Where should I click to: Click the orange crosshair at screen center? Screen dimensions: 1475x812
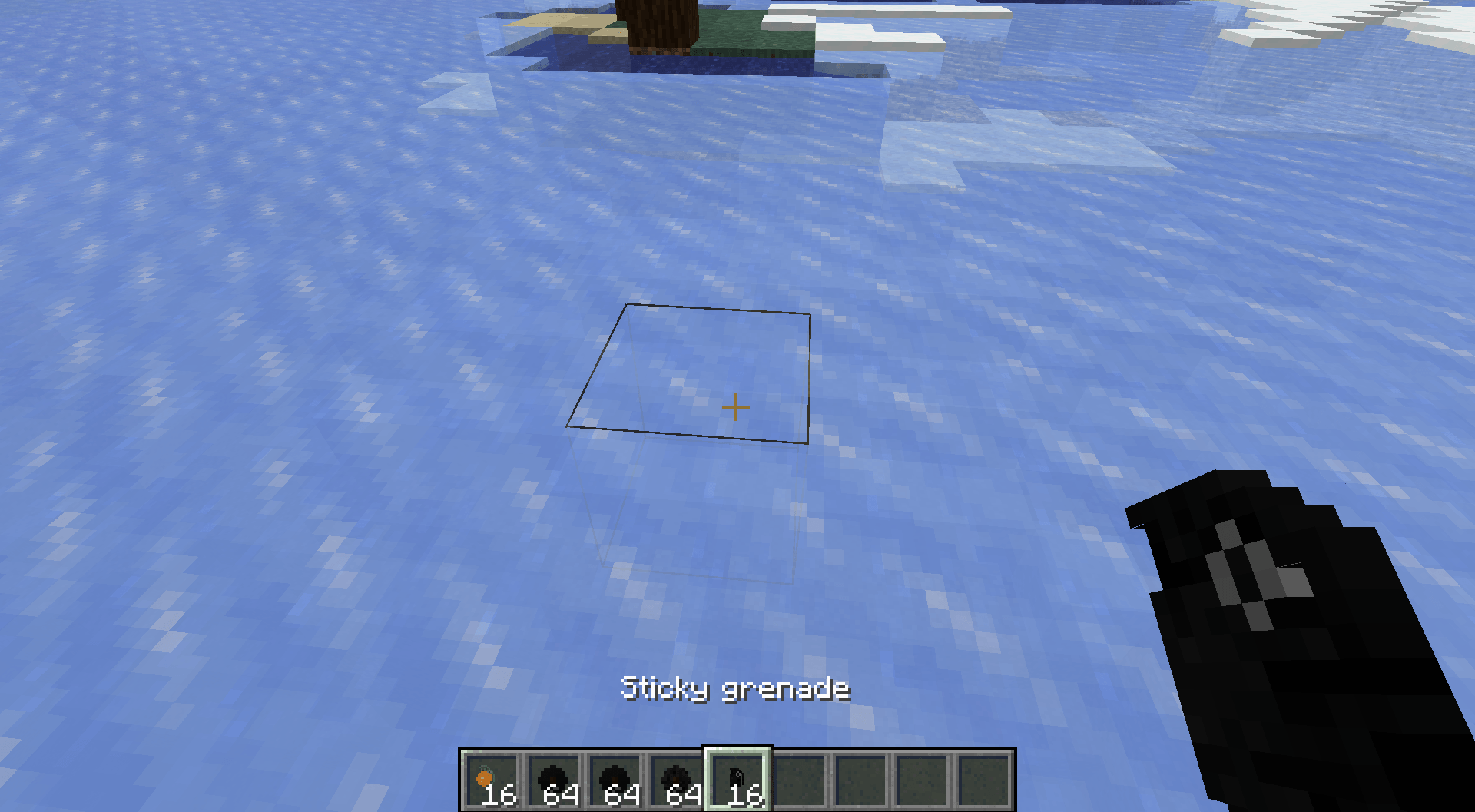click(735, 405)
